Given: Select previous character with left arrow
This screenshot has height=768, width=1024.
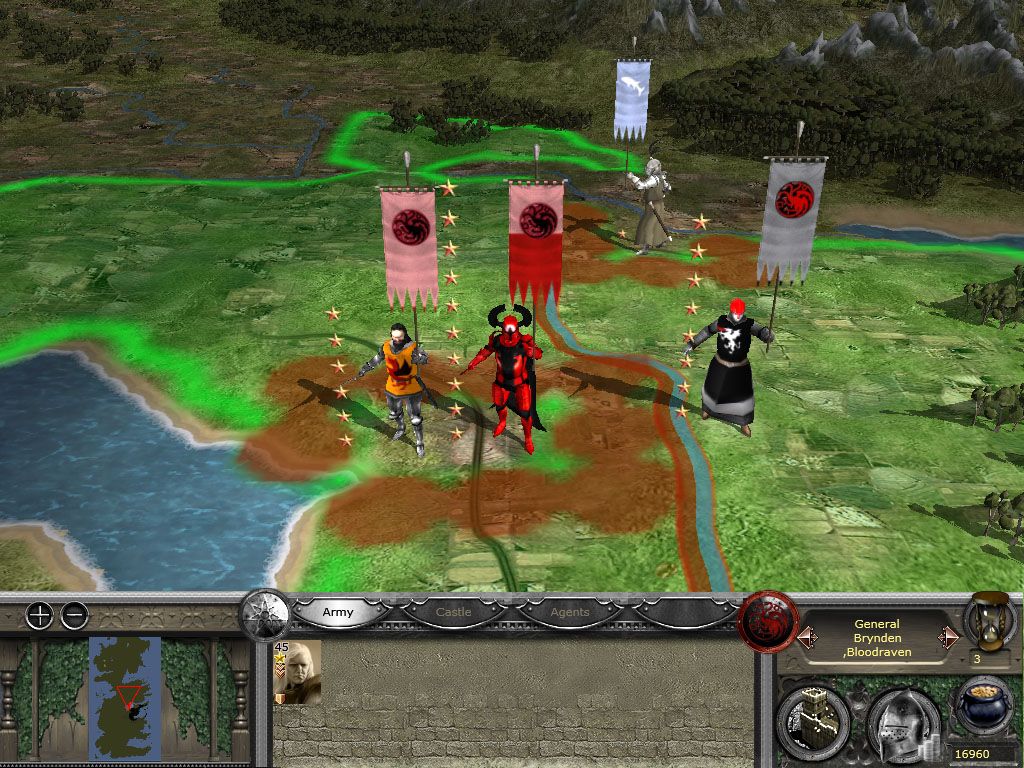Looking at the screenshot, I should tap(807, 637).
